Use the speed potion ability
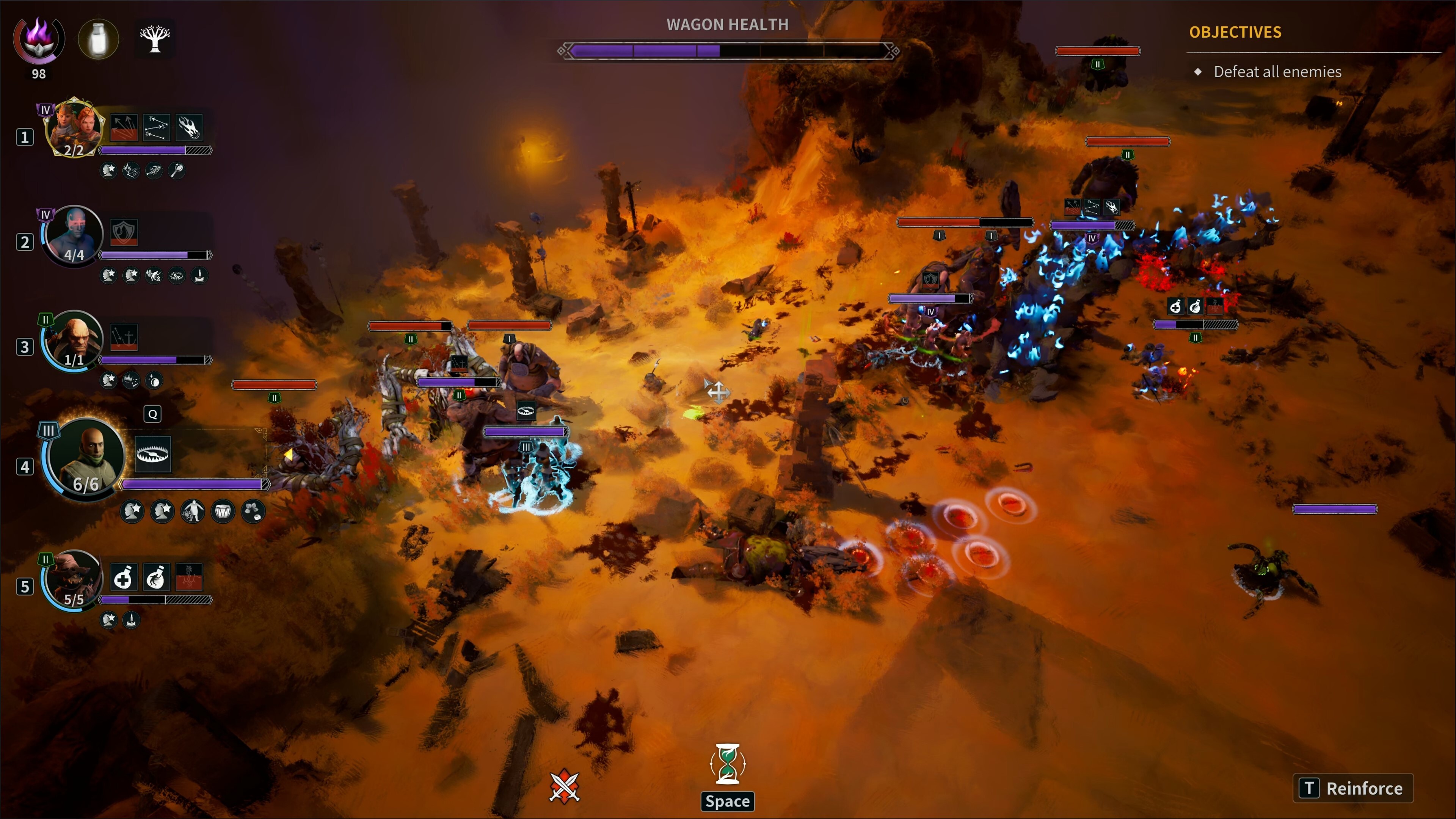The image size is (1456, 819). pos(155,577)
